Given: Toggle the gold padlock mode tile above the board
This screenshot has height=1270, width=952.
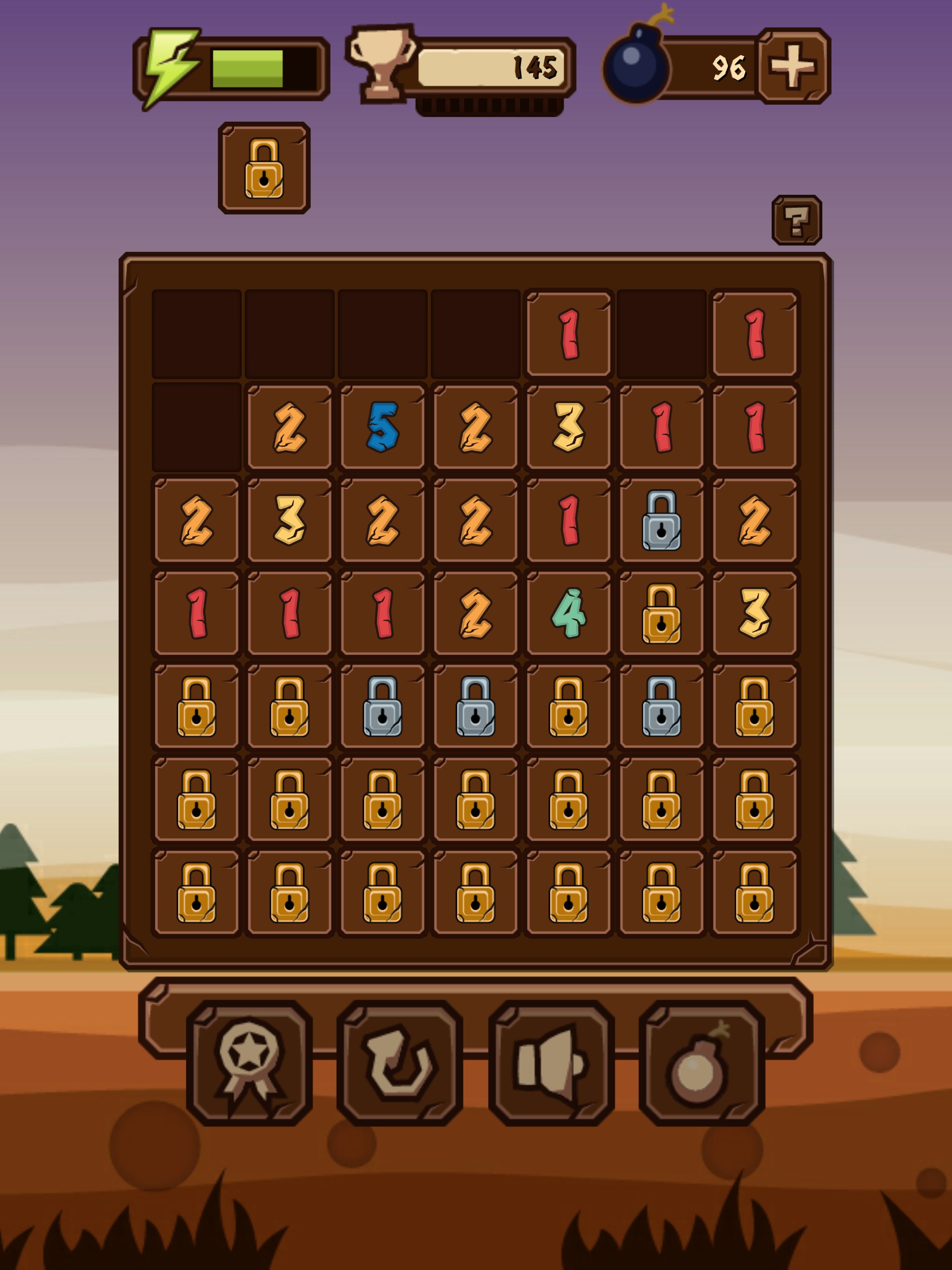Looking at the screenshot, I should 264,168.
